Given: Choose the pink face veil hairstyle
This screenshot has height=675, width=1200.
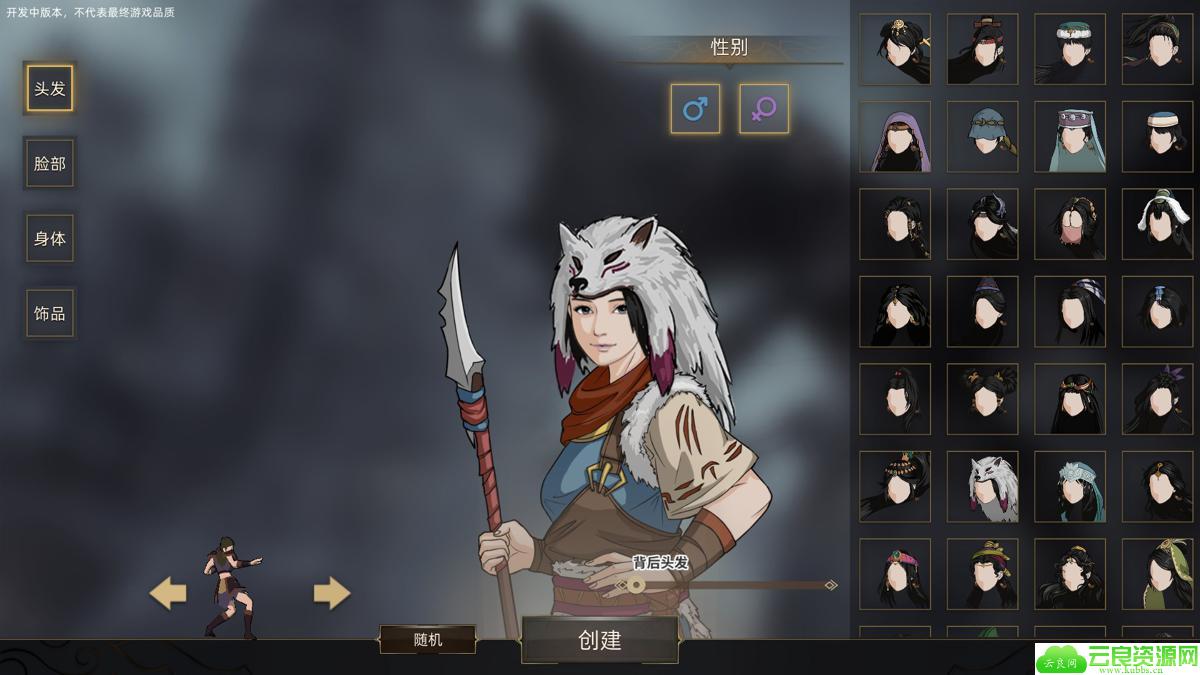Looking at the screenshot, I should point(1070,224).
